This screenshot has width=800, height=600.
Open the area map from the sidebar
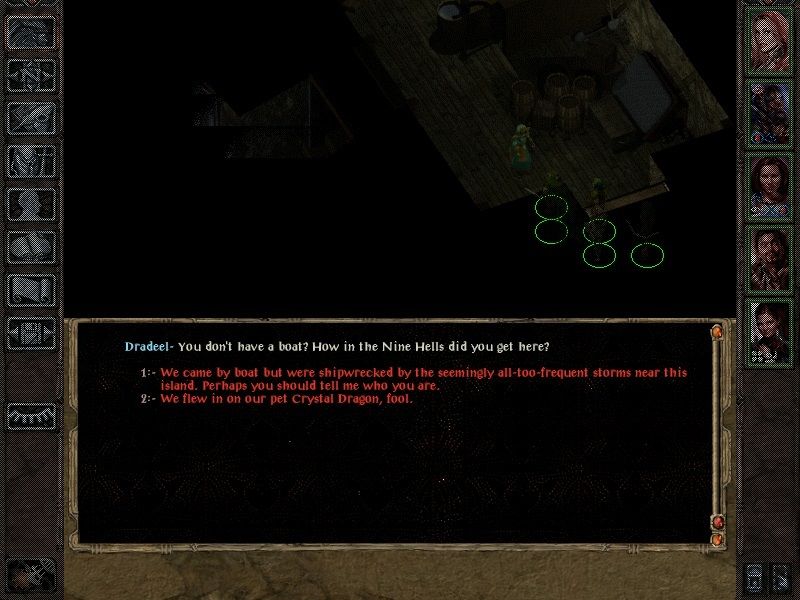coord(31,75)
